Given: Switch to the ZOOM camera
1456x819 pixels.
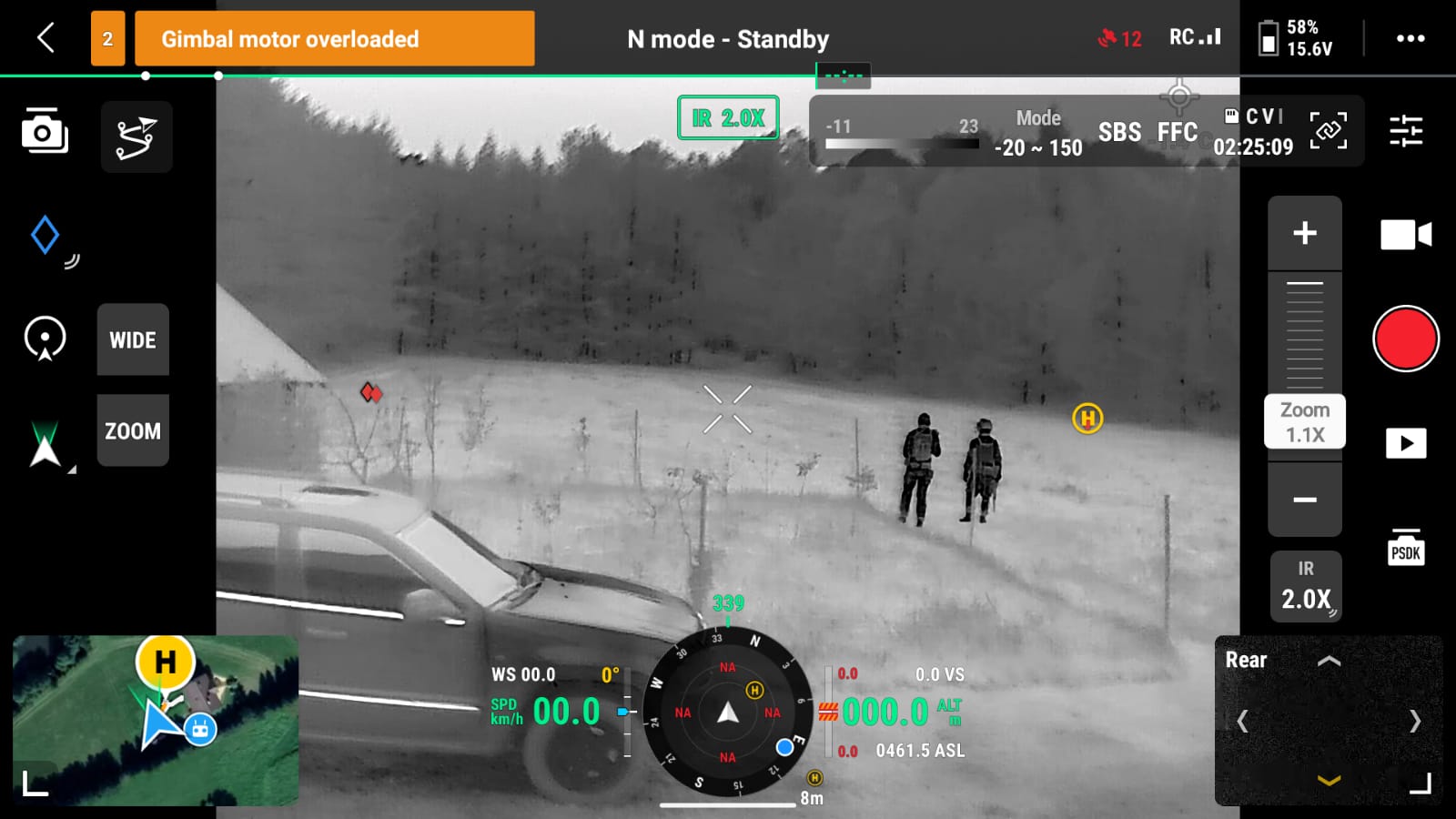Looking at the screenshot, I should pyautogui.click(x=133, y=431).
